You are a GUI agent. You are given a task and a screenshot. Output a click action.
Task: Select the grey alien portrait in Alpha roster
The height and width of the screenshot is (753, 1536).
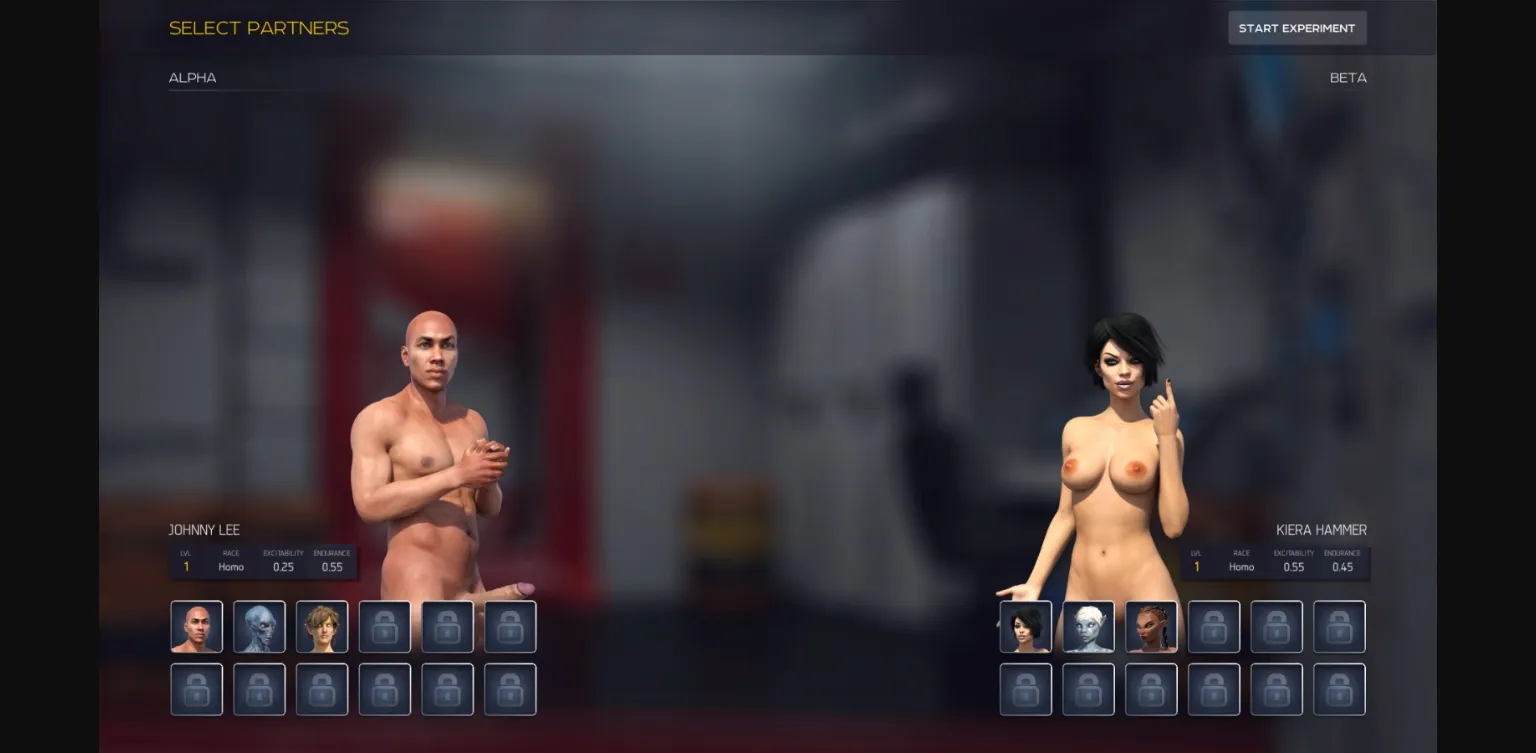point(259,626)
